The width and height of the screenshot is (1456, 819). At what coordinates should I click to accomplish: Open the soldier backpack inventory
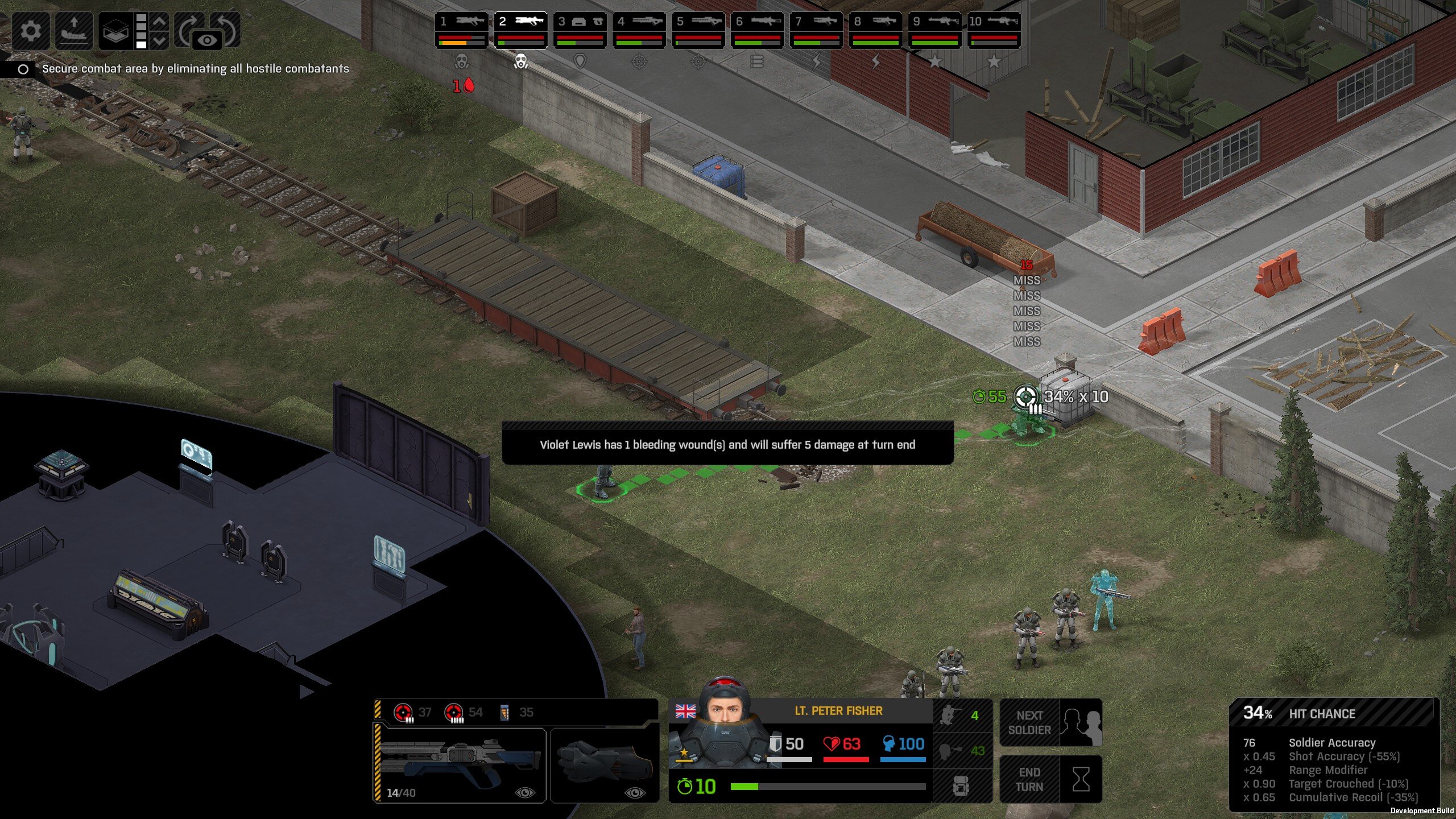[x=961, y=786]
